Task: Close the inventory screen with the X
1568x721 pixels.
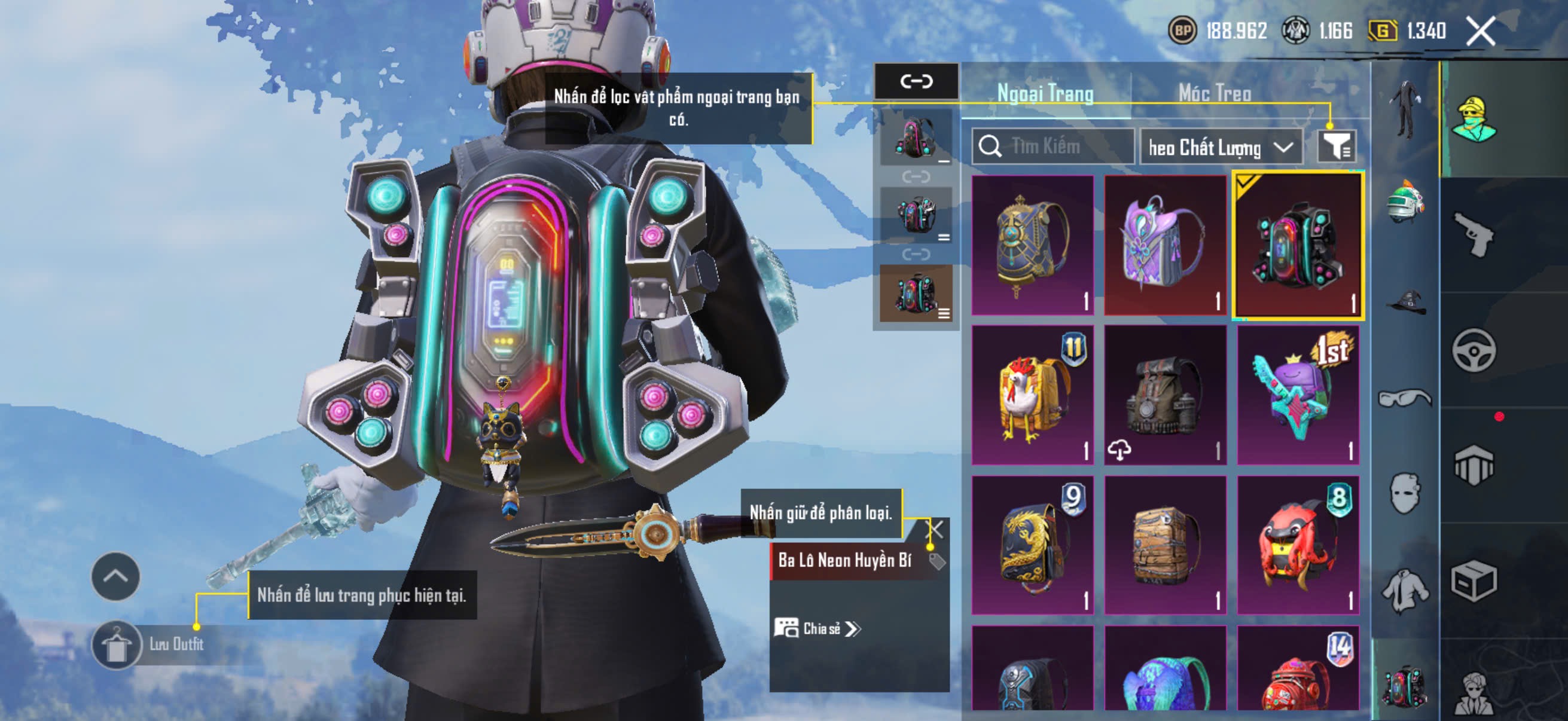Action: pyautogui.click(x=1480, y=31)
